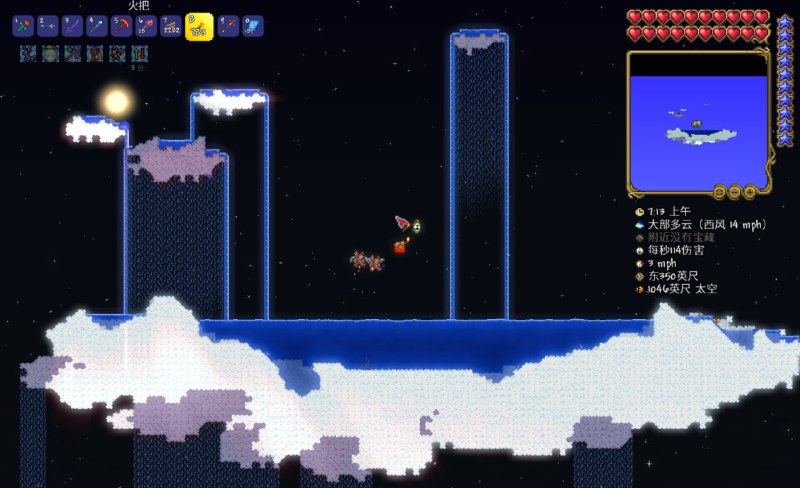Screen dimensions: 800x488
Task: Reset the minimap zoom with the leftmost button
Action: (719, 191)
